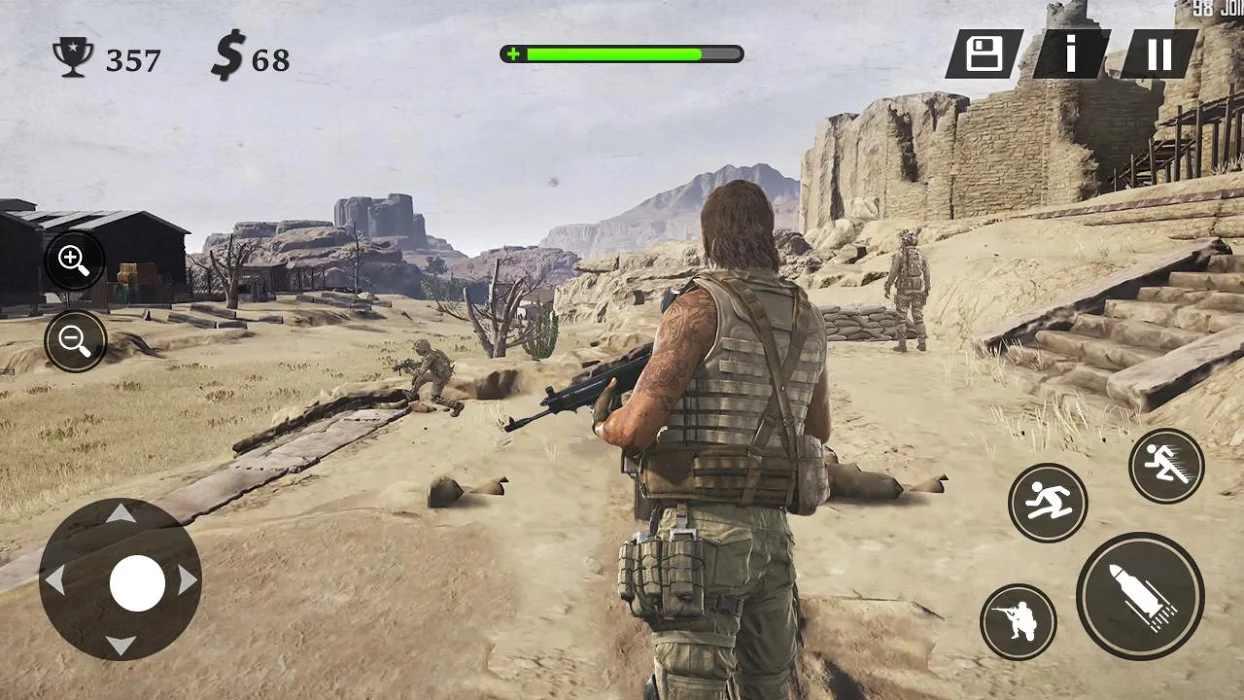Tap the sprint running figure button
1244x700 pixels.
(1166, 466)
